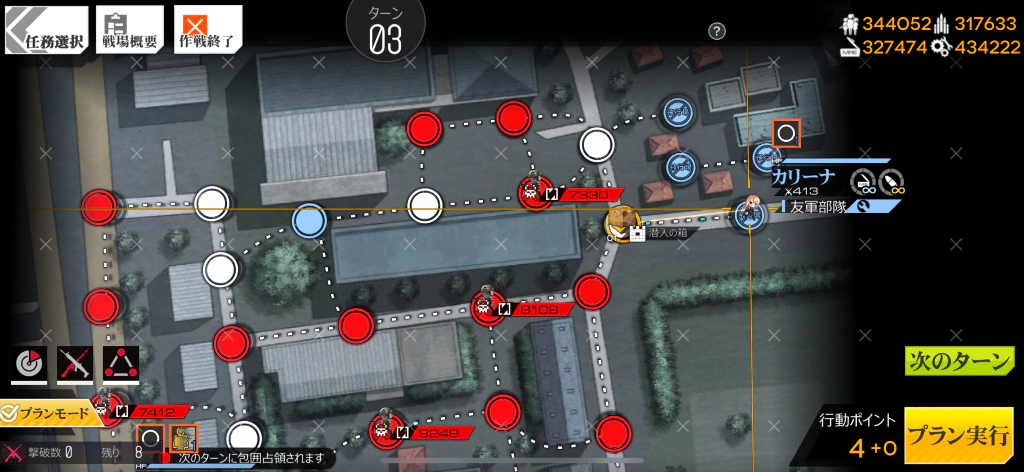Click the crossed-out rifle icon

[74, 365]
